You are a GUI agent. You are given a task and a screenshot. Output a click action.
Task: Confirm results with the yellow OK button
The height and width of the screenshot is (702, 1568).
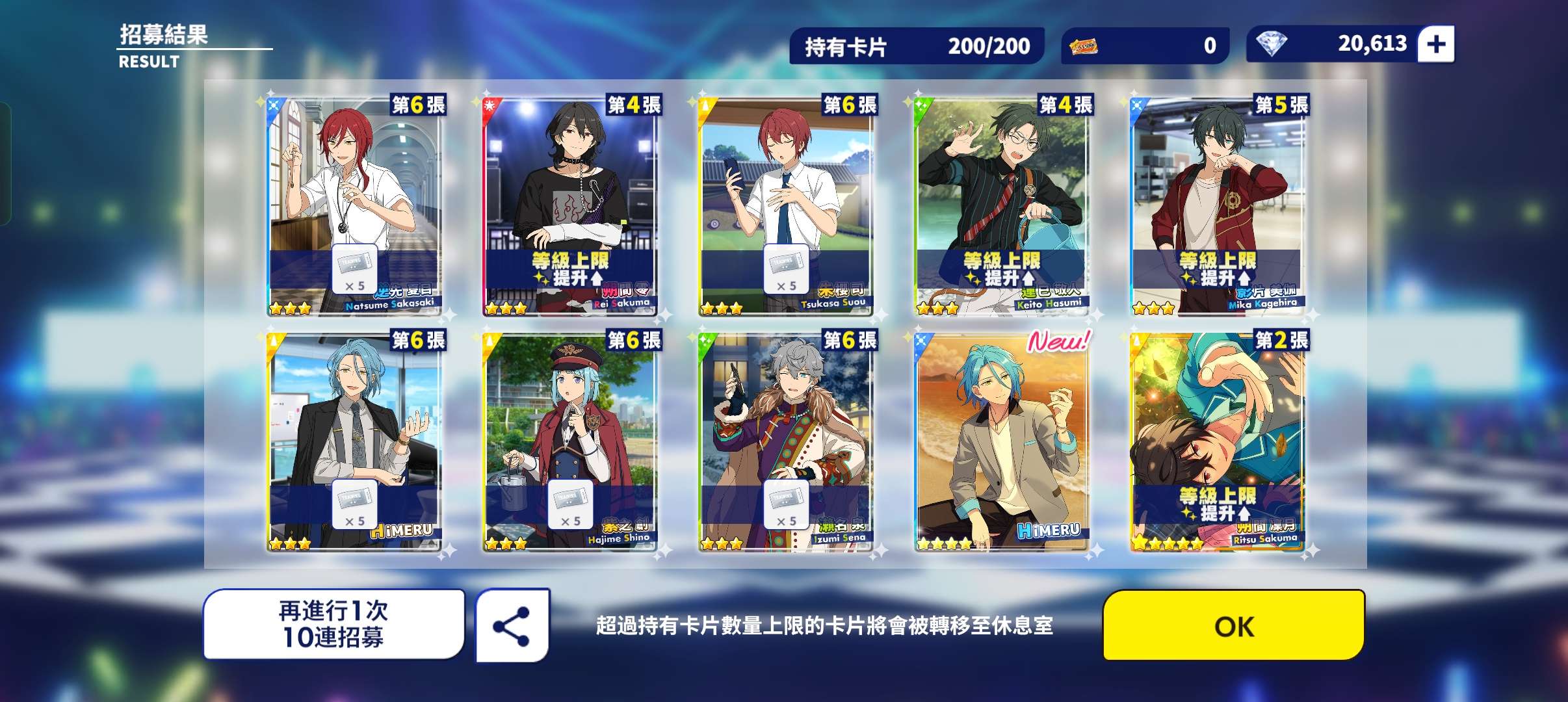pos(1233,625)
